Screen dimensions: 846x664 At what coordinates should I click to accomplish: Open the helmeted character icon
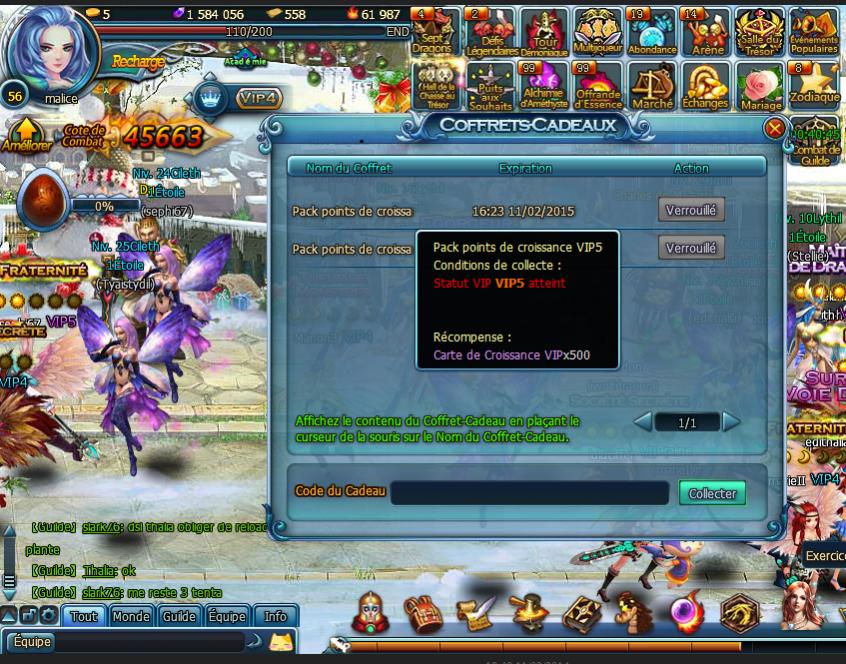pyautogui.click(x=371, y=612)
